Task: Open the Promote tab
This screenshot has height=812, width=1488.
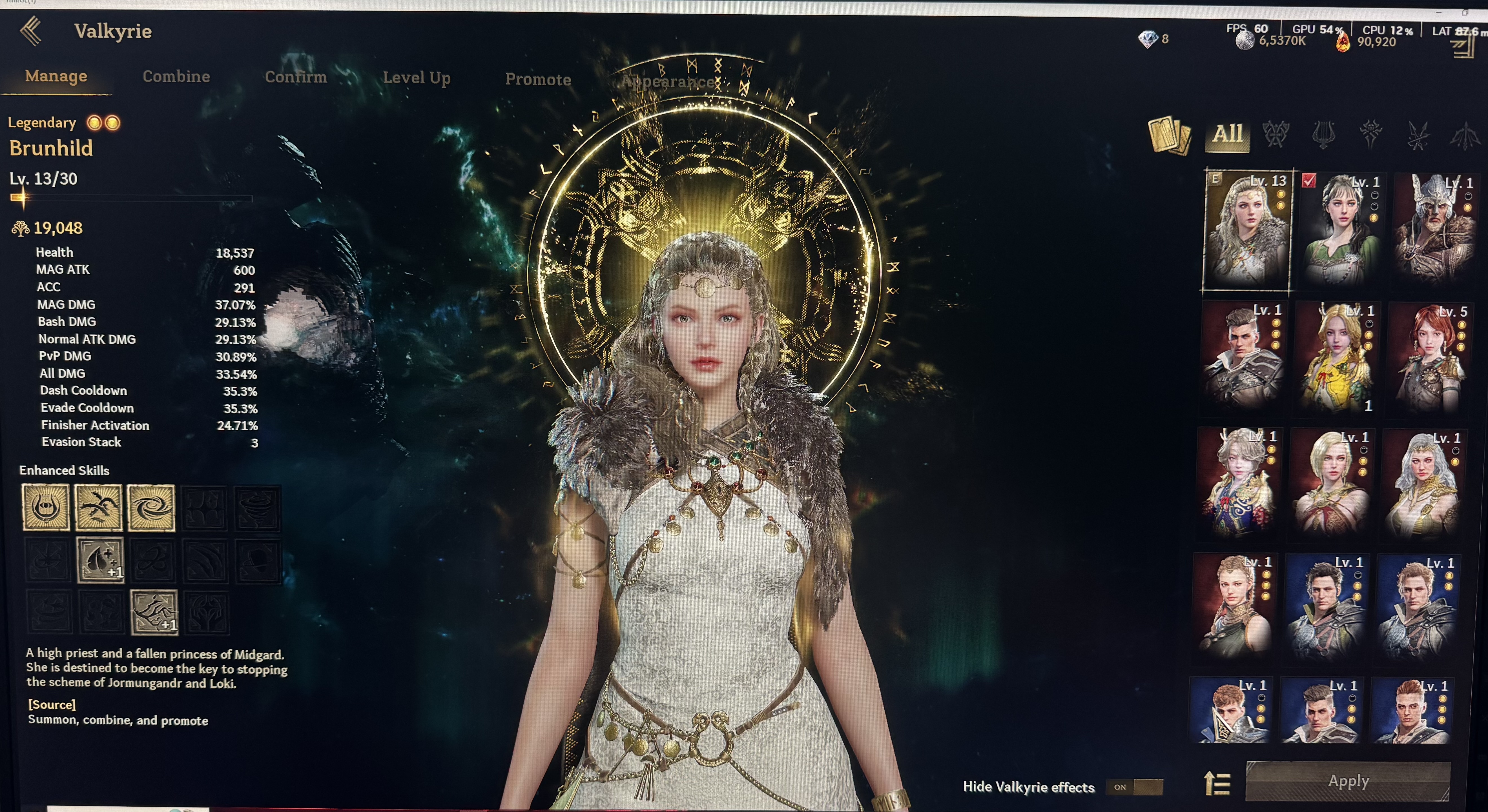Action: [x=538, y=80]
